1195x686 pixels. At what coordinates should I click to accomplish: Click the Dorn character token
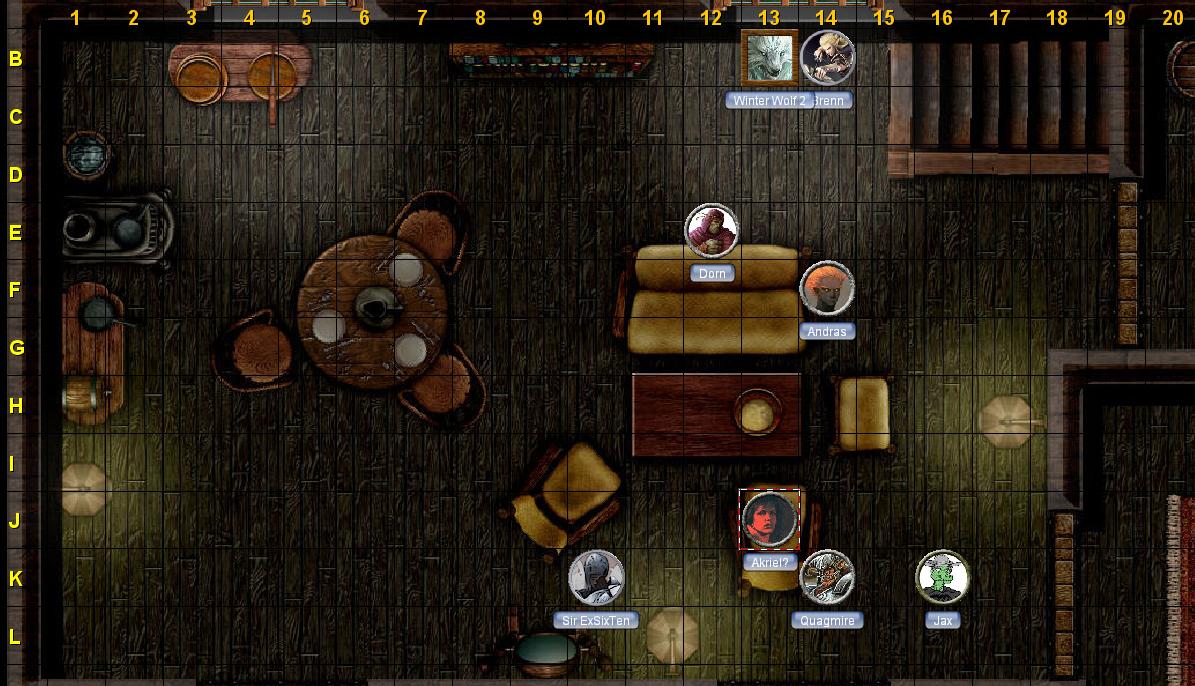tap(712, 231)
